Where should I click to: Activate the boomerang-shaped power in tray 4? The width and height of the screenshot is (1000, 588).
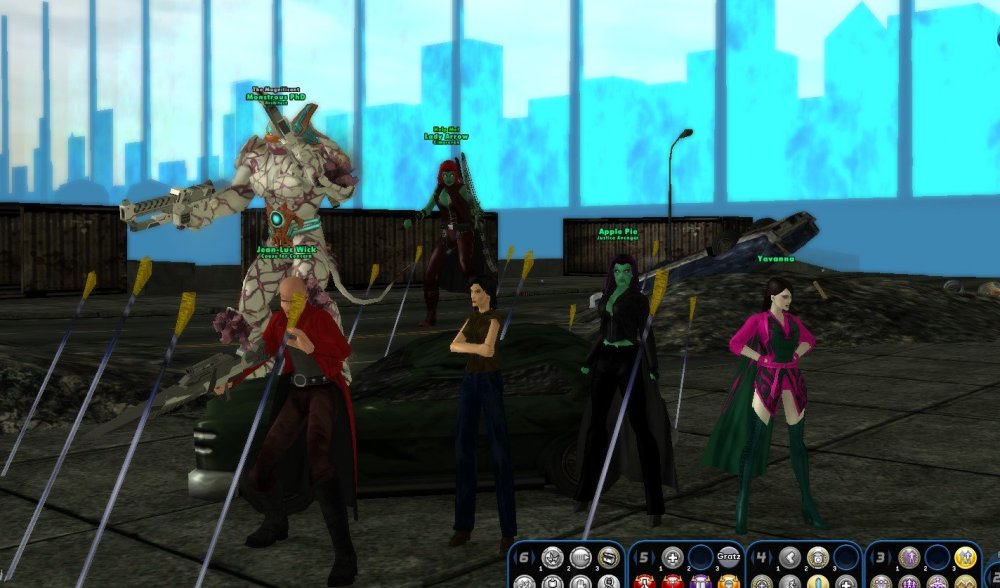click(x=792, y=558)
